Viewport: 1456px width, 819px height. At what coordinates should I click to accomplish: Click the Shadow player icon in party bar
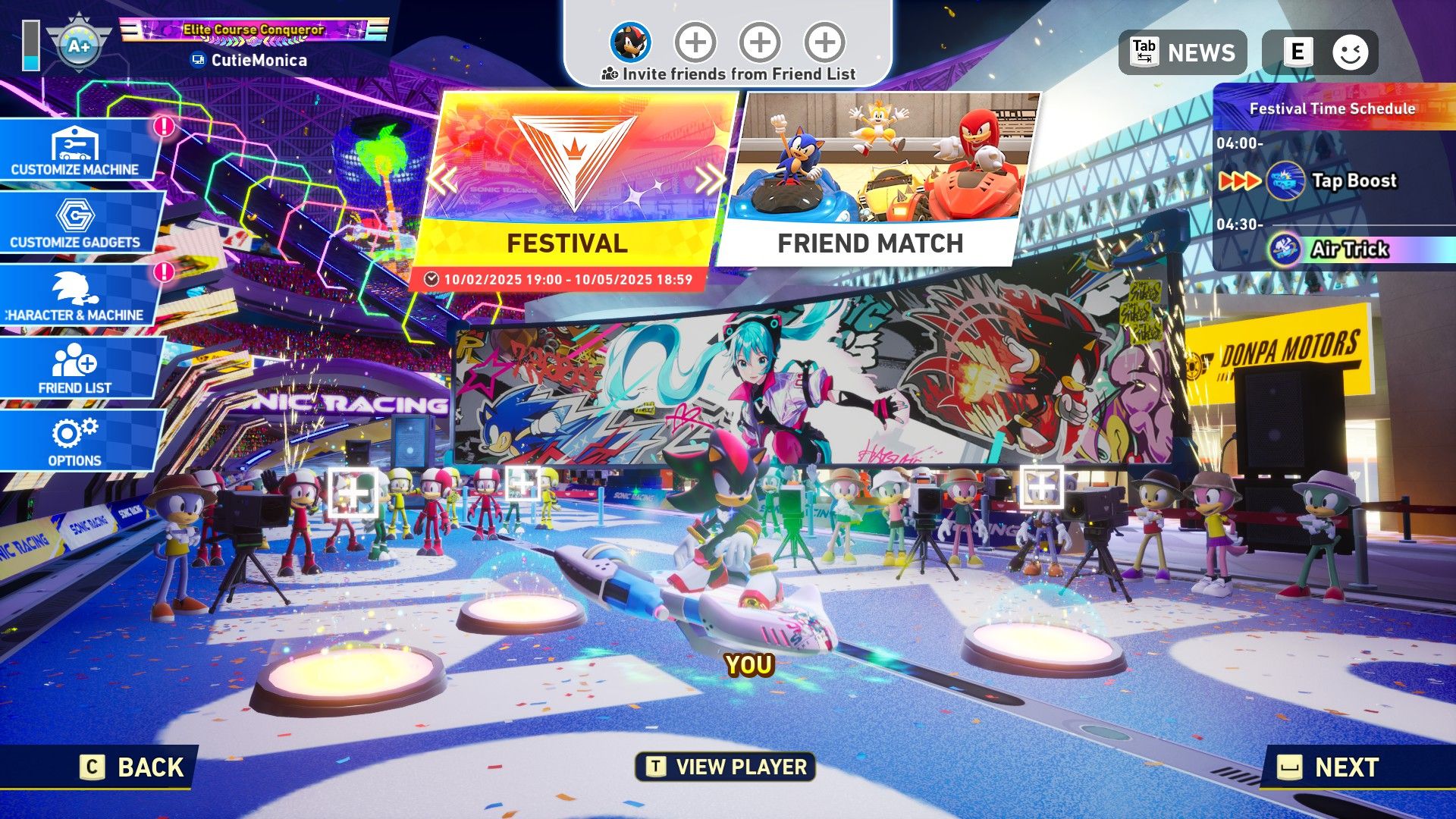point(631,42)
